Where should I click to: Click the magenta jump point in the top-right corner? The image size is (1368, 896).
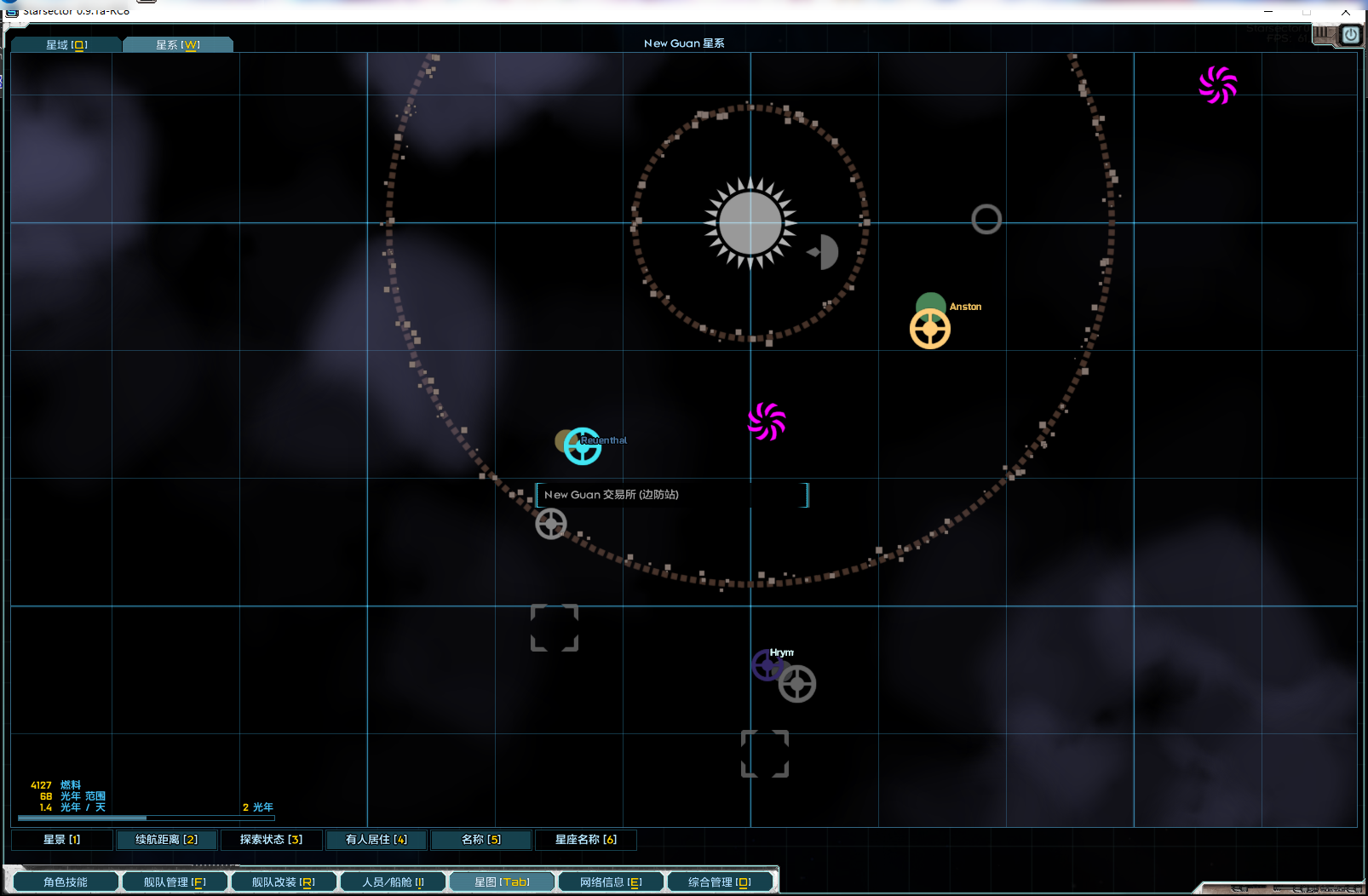1218,85
